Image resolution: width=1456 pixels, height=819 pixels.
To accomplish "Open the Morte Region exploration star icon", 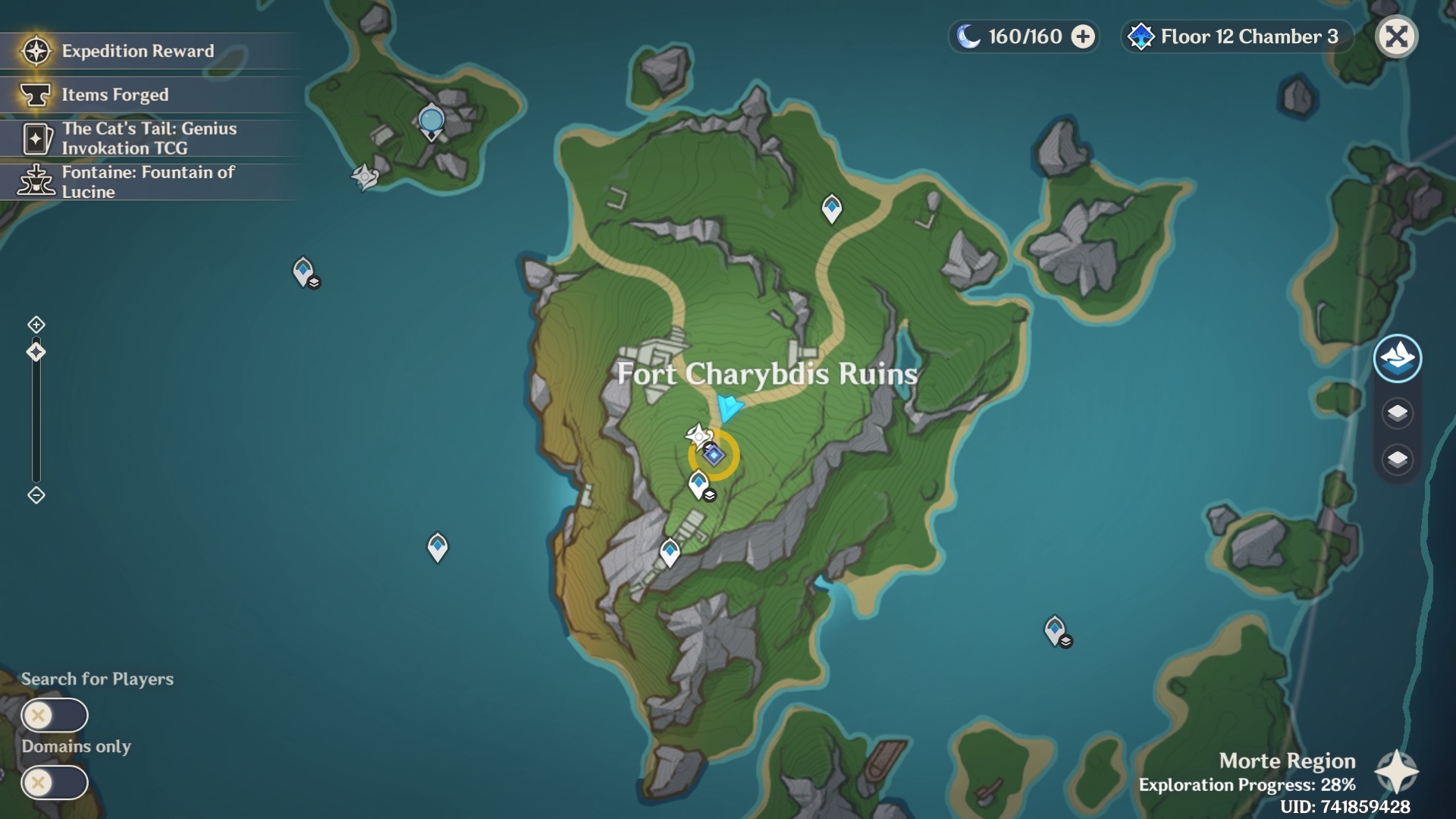I will pyautogui.click(x=1396, y=772).
